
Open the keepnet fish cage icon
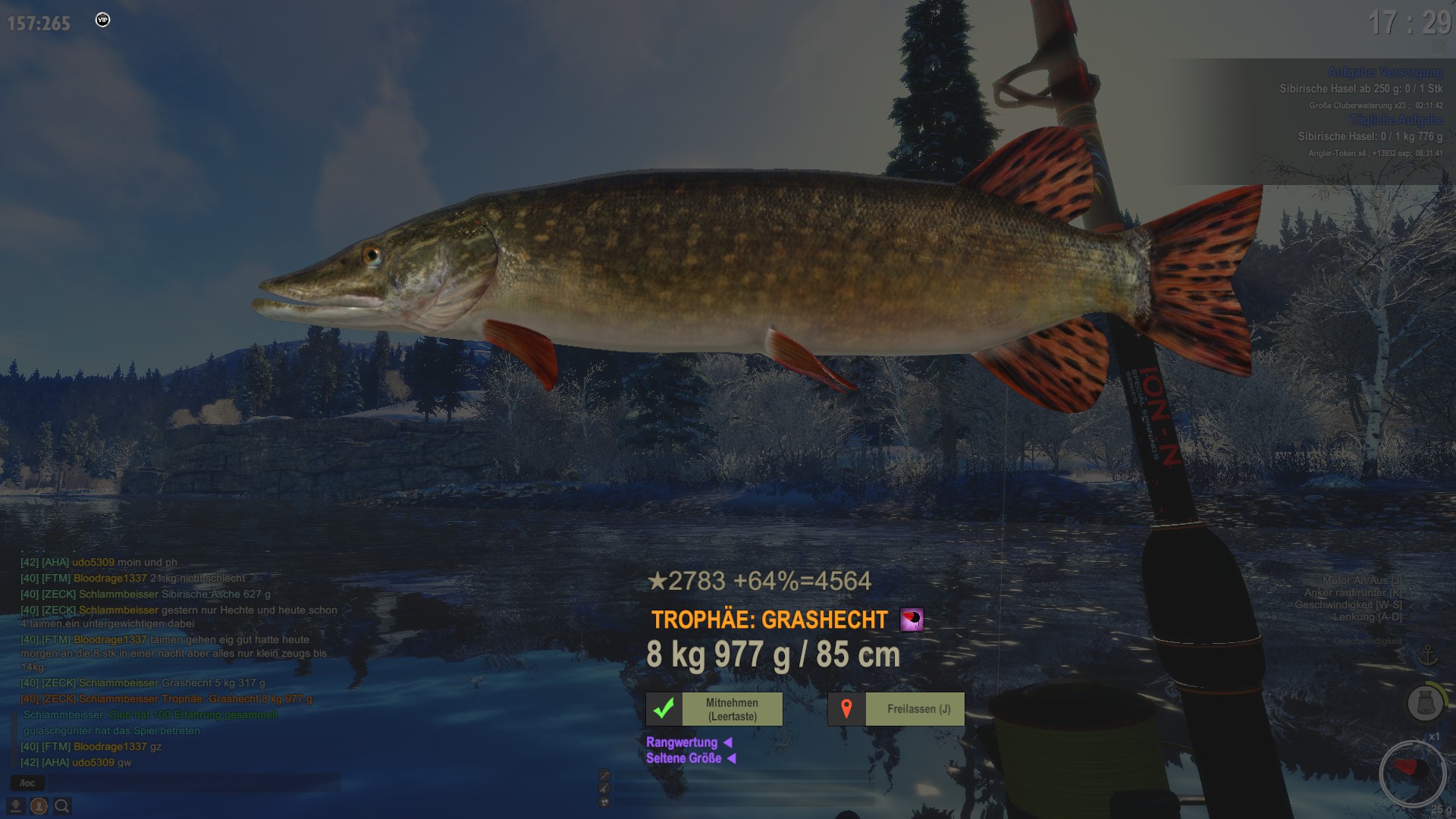1425,703
